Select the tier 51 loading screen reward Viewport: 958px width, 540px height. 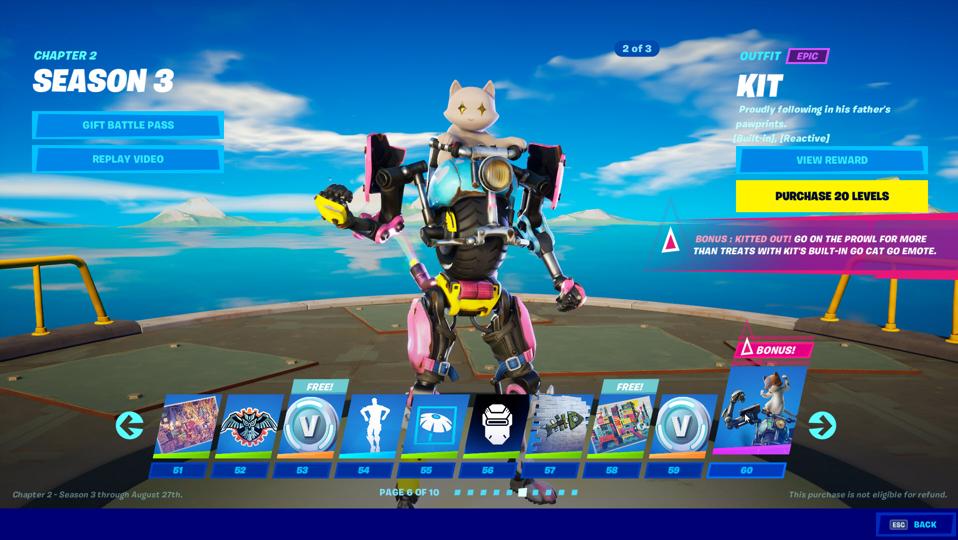(187, 426)
